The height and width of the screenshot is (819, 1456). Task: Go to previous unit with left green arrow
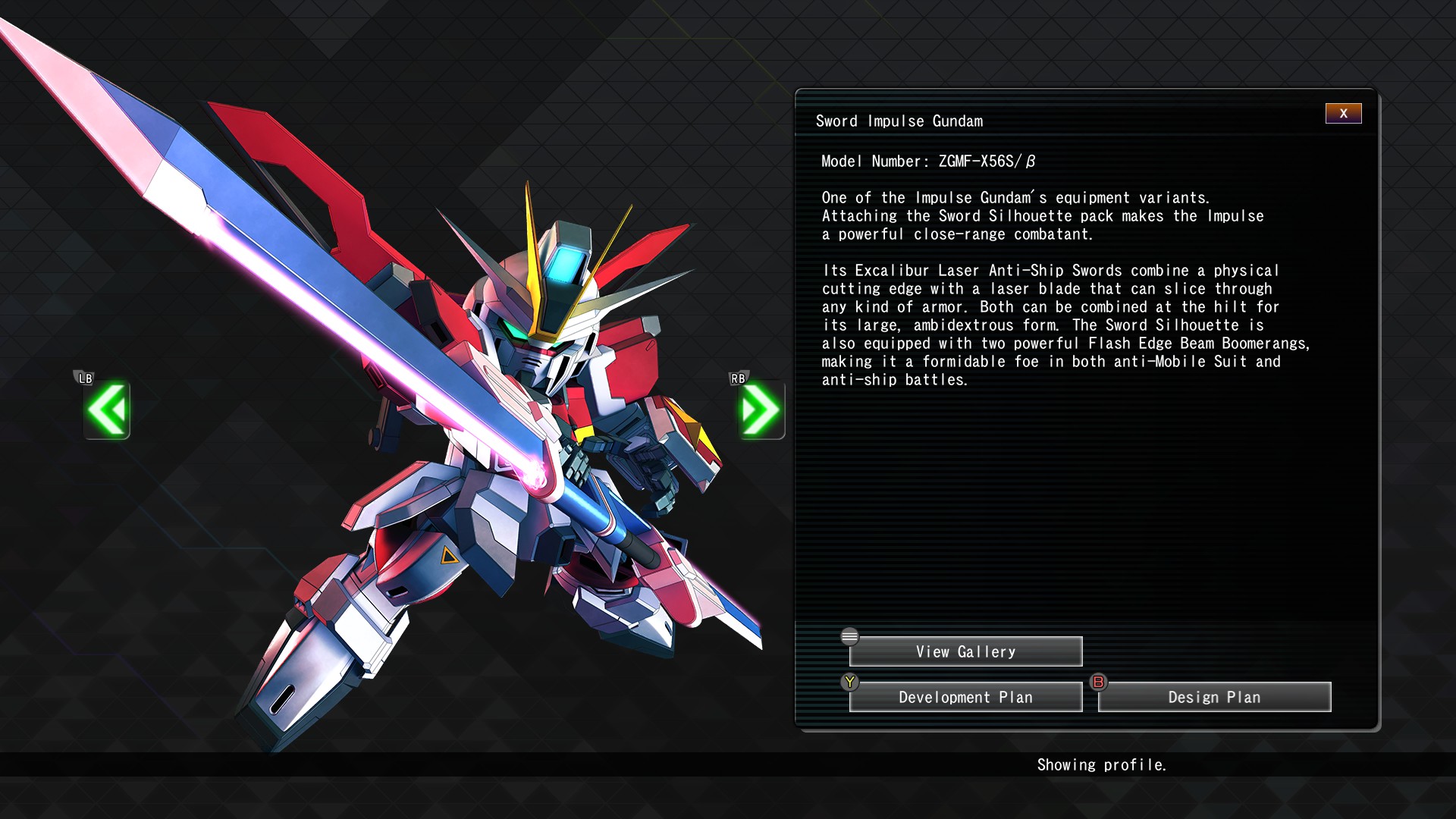[107, 409]
